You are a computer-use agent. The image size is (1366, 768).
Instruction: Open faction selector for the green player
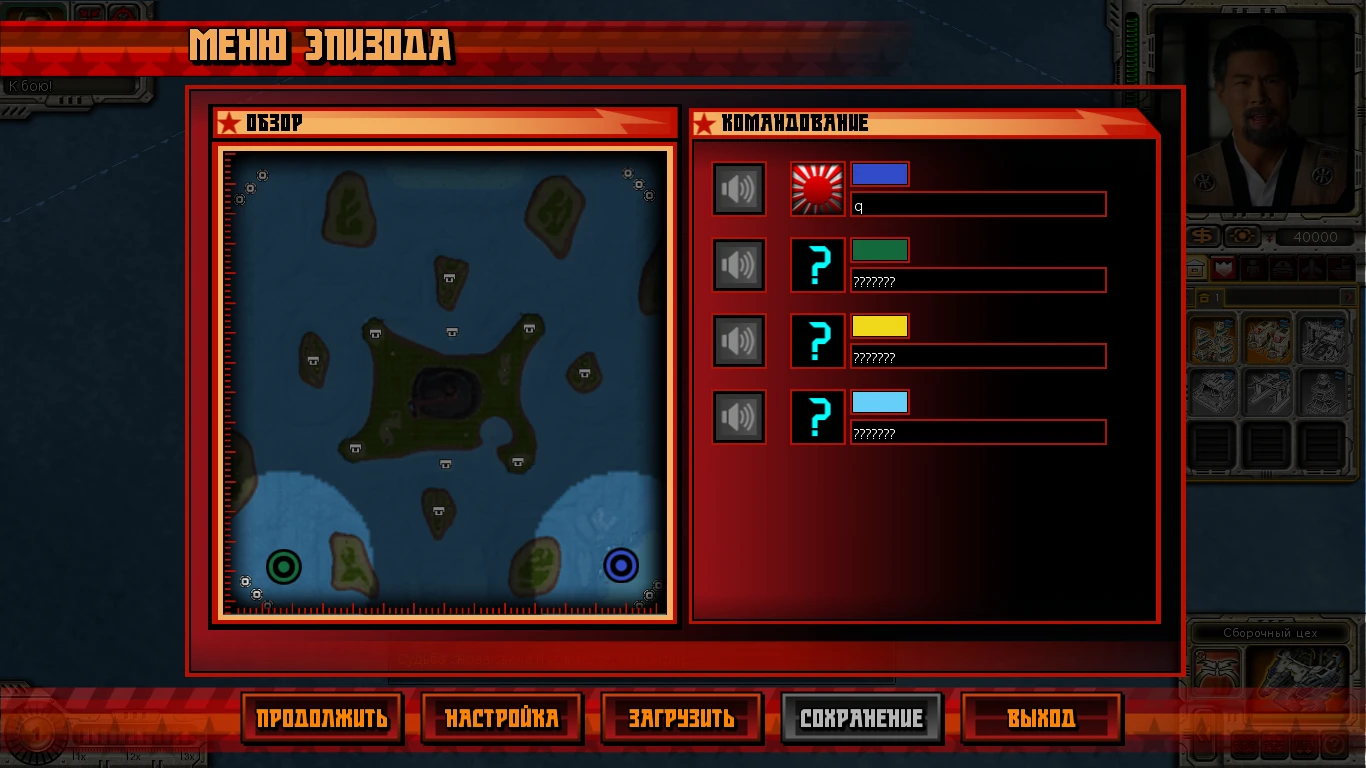click(x=817, y=264)
